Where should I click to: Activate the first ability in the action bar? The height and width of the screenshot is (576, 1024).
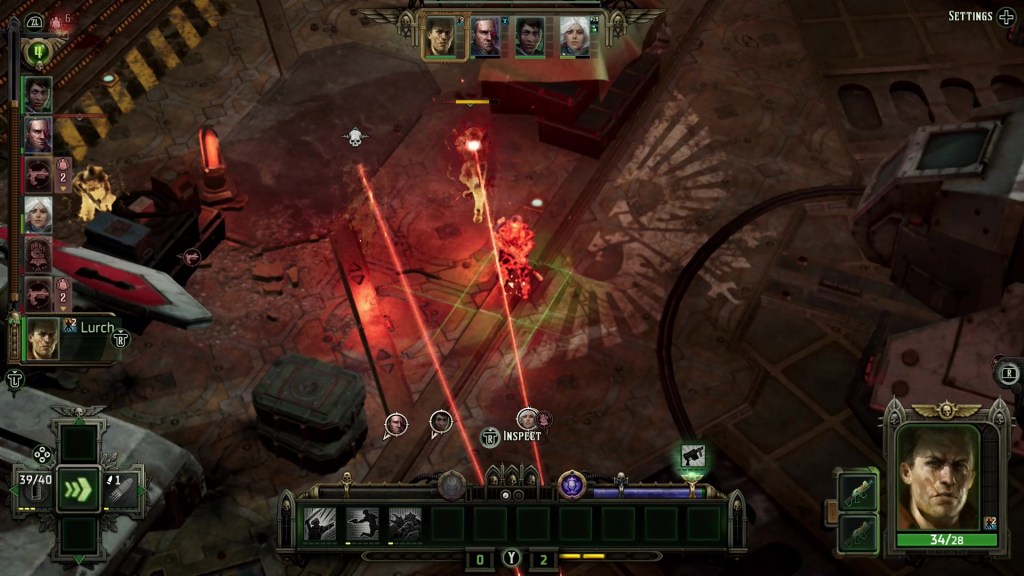point(320,523)
